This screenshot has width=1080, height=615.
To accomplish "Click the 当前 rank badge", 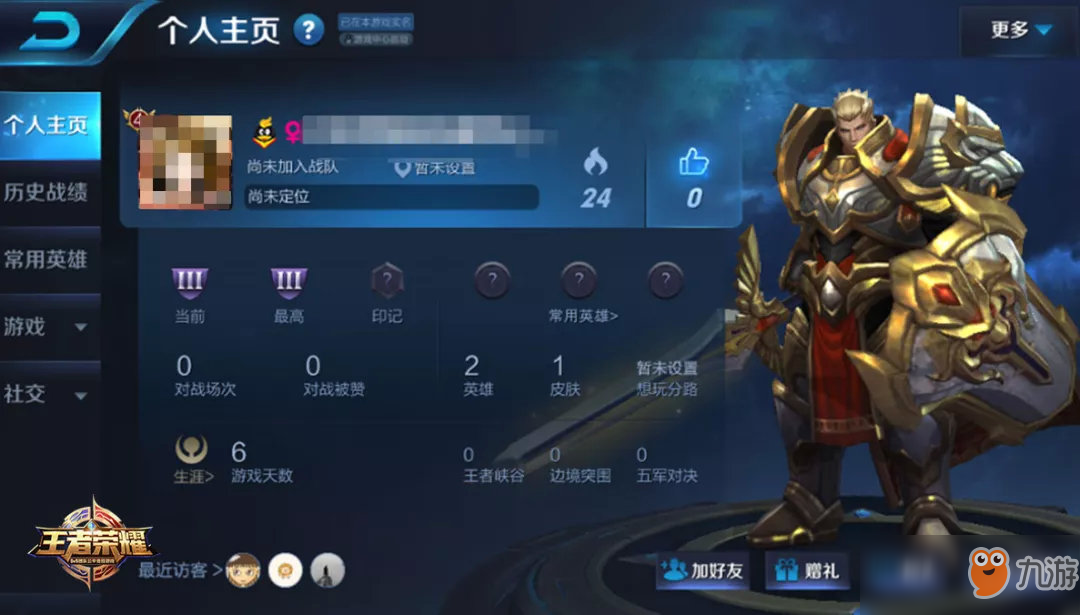I will click(189, 283).
